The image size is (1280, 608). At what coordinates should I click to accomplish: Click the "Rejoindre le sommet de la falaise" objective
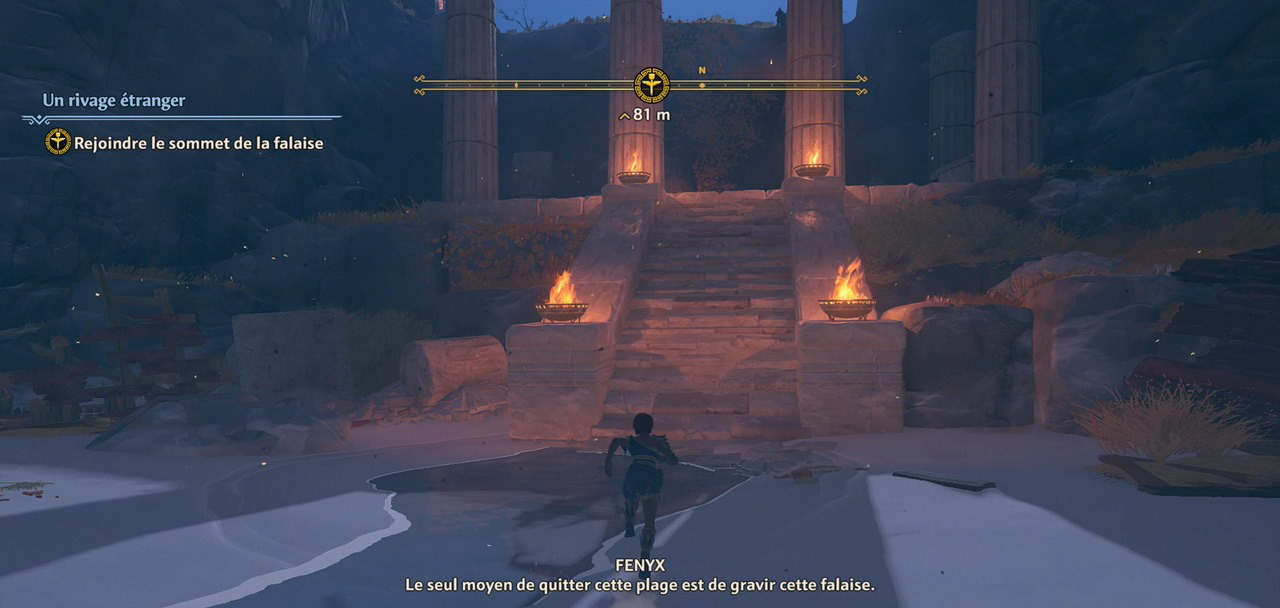(x=198, y=143)
